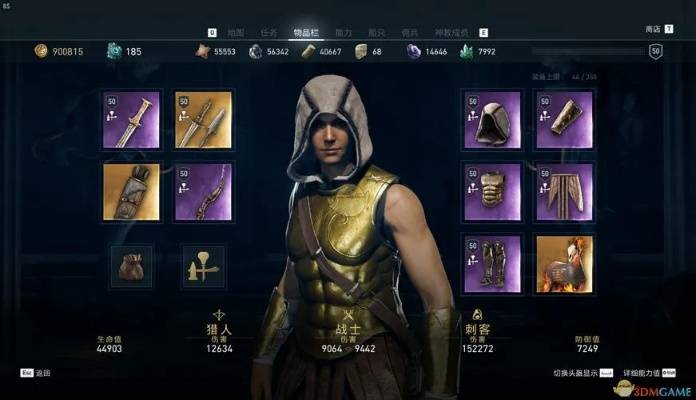Pick the equipped bow slot
The height and width of the screenshot is (400, 696).
203,192
